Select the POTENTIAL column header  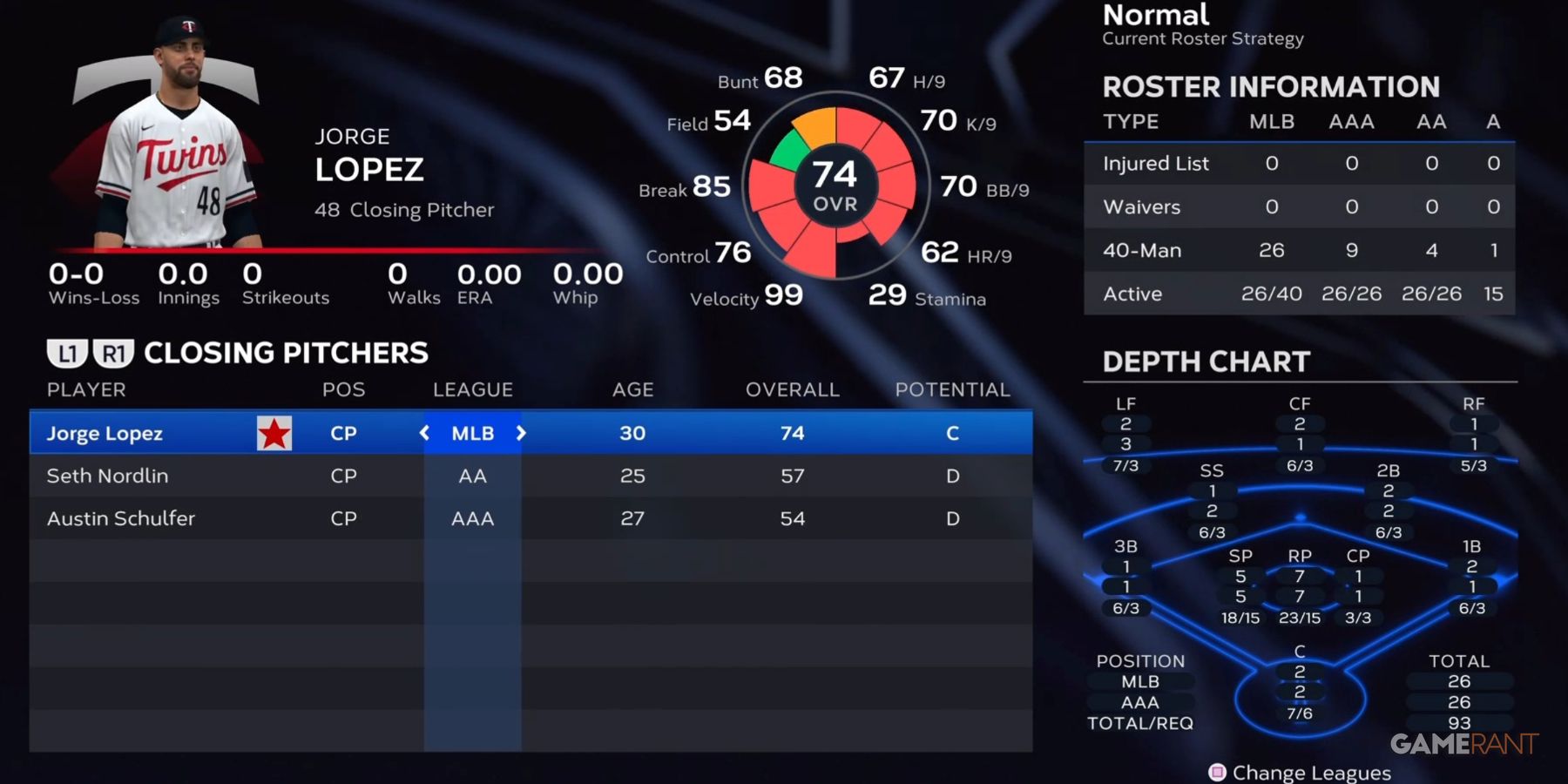(x=952, y=389)
